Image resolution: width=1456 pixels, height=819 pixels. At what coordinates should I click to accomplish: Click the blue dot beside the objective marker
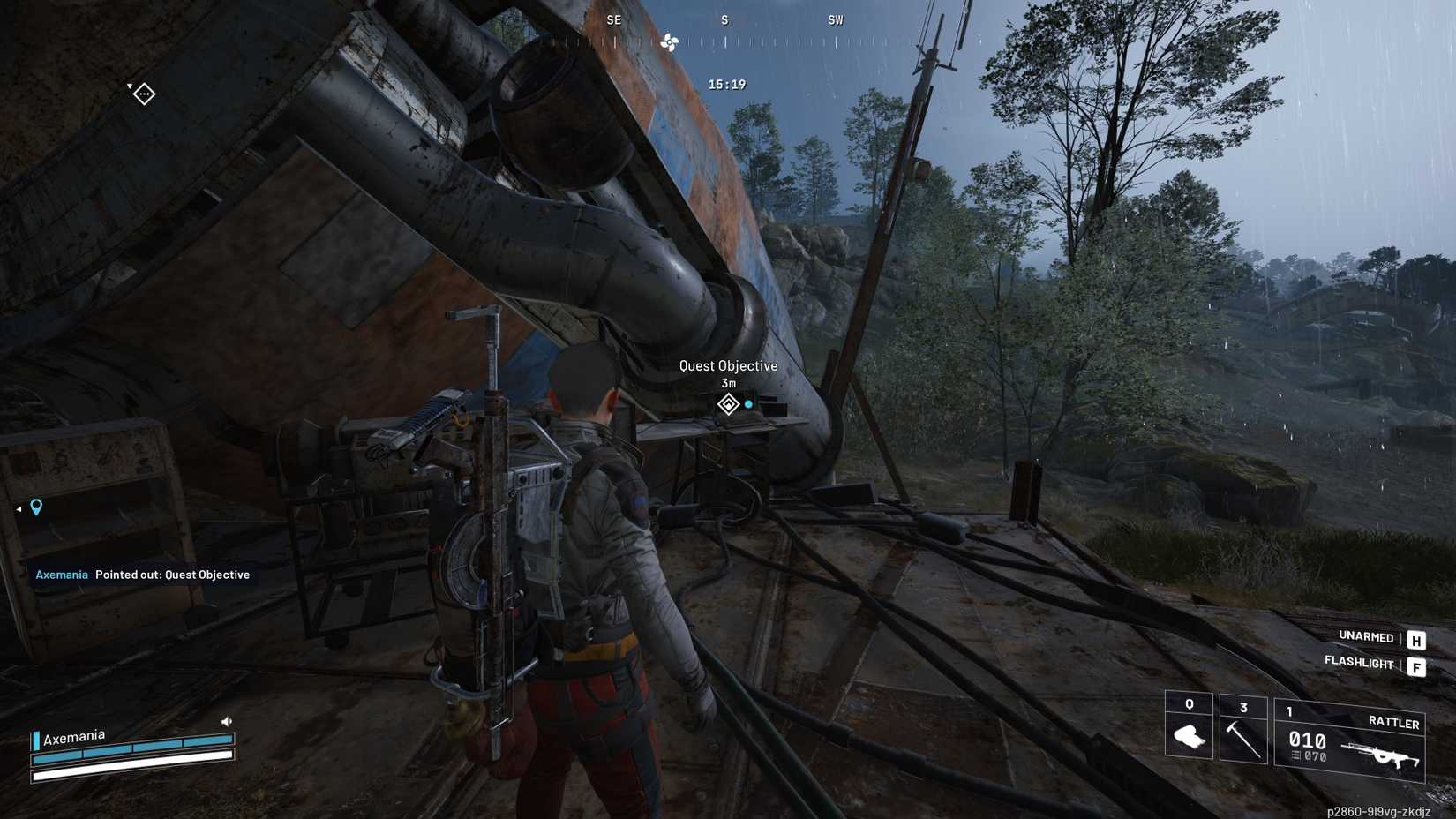748,402
